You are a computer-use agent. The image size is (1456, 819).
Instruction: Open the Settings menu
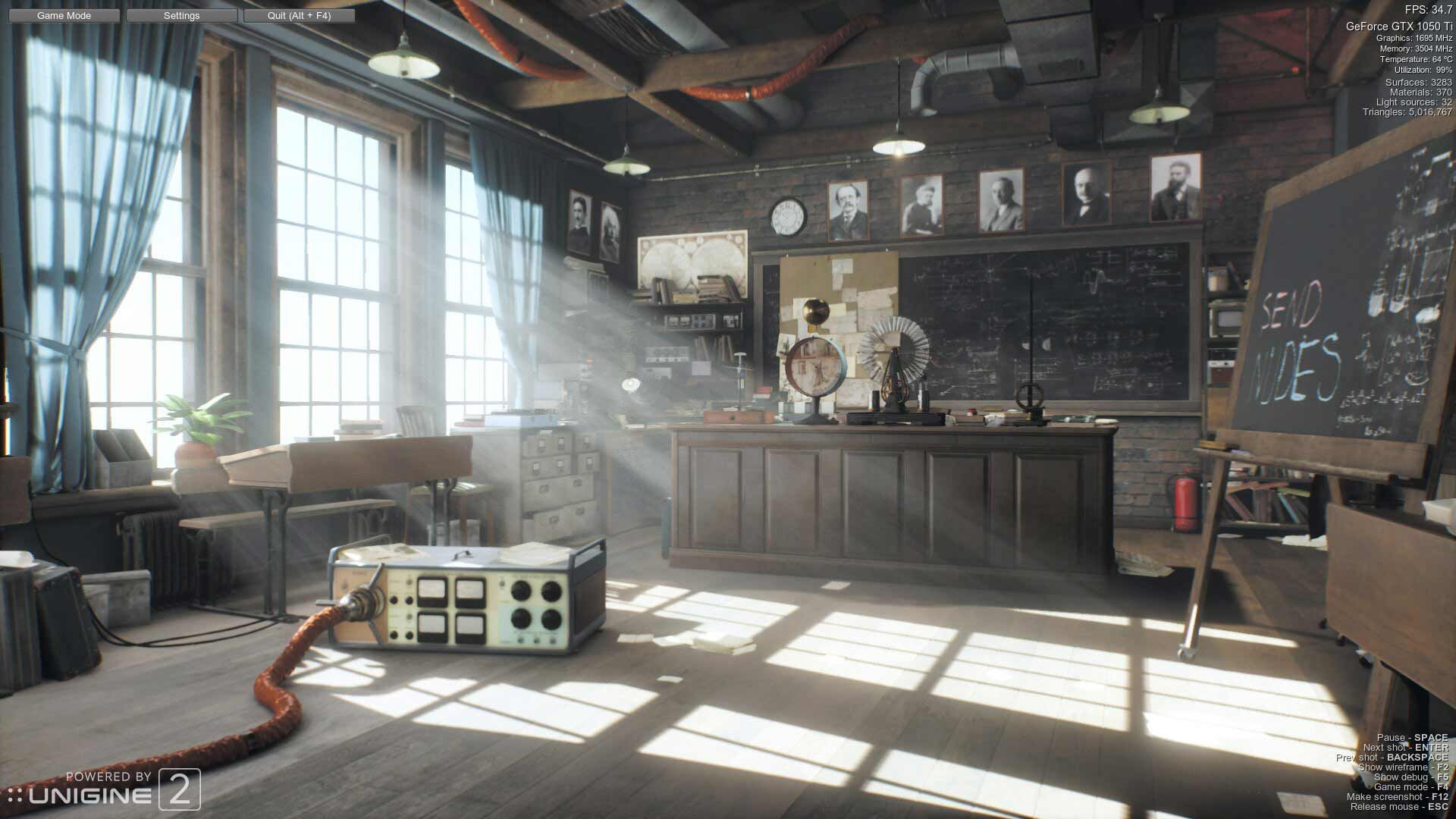click(x=181, y=15)
